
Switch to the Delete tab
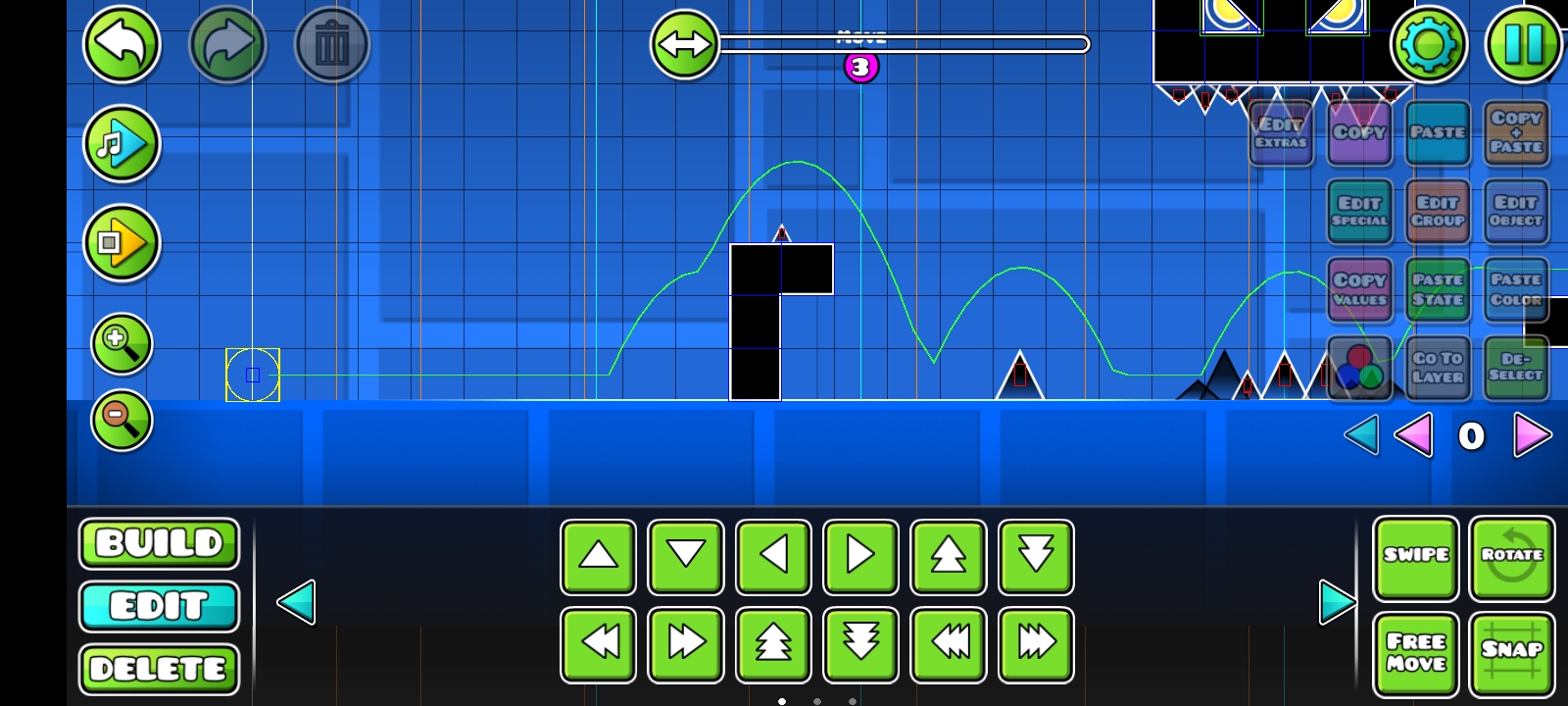click(159, 670)
